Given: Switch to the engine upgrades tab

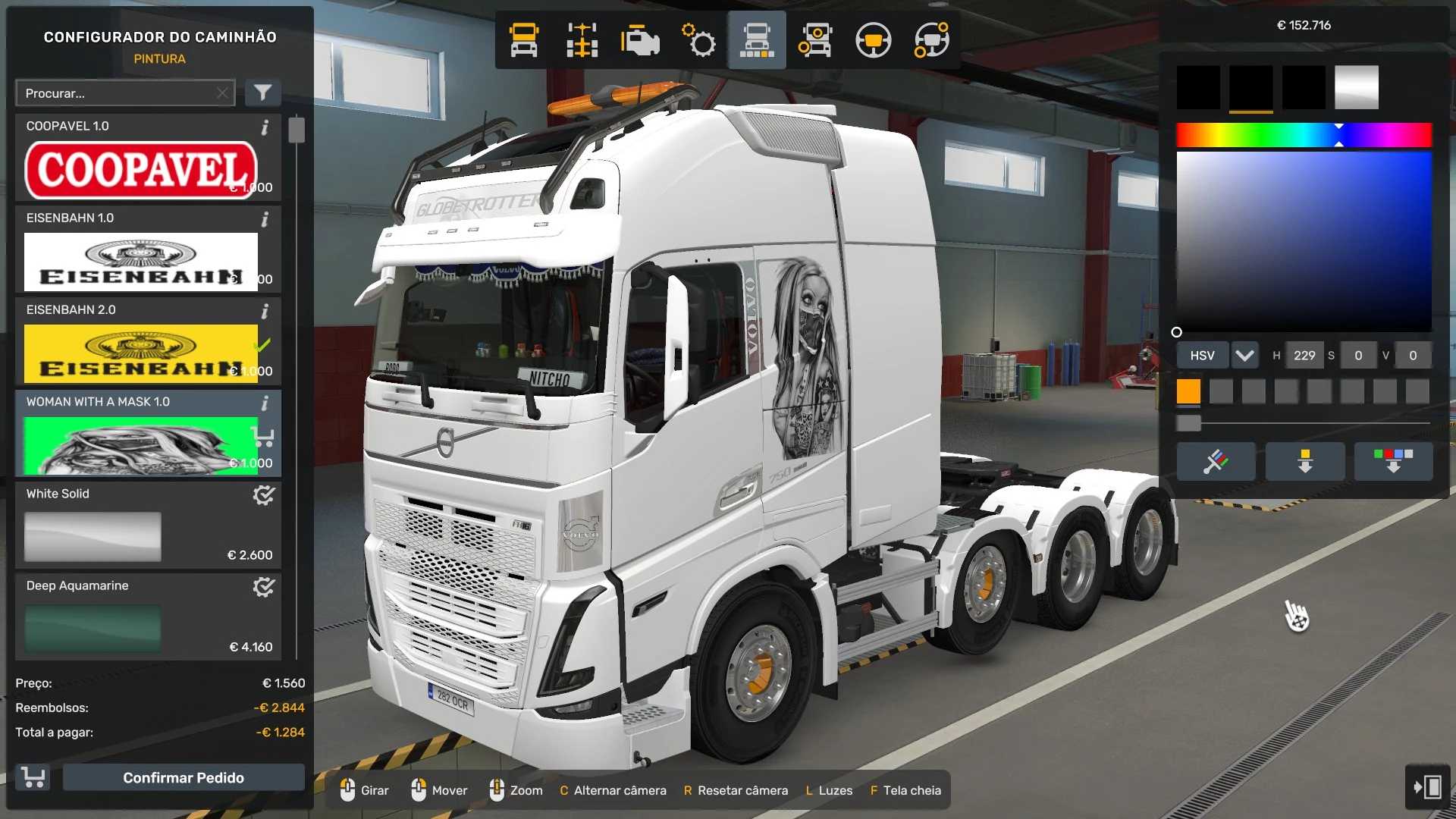Looking at the screenshot, I should click(x=640, y=40).
